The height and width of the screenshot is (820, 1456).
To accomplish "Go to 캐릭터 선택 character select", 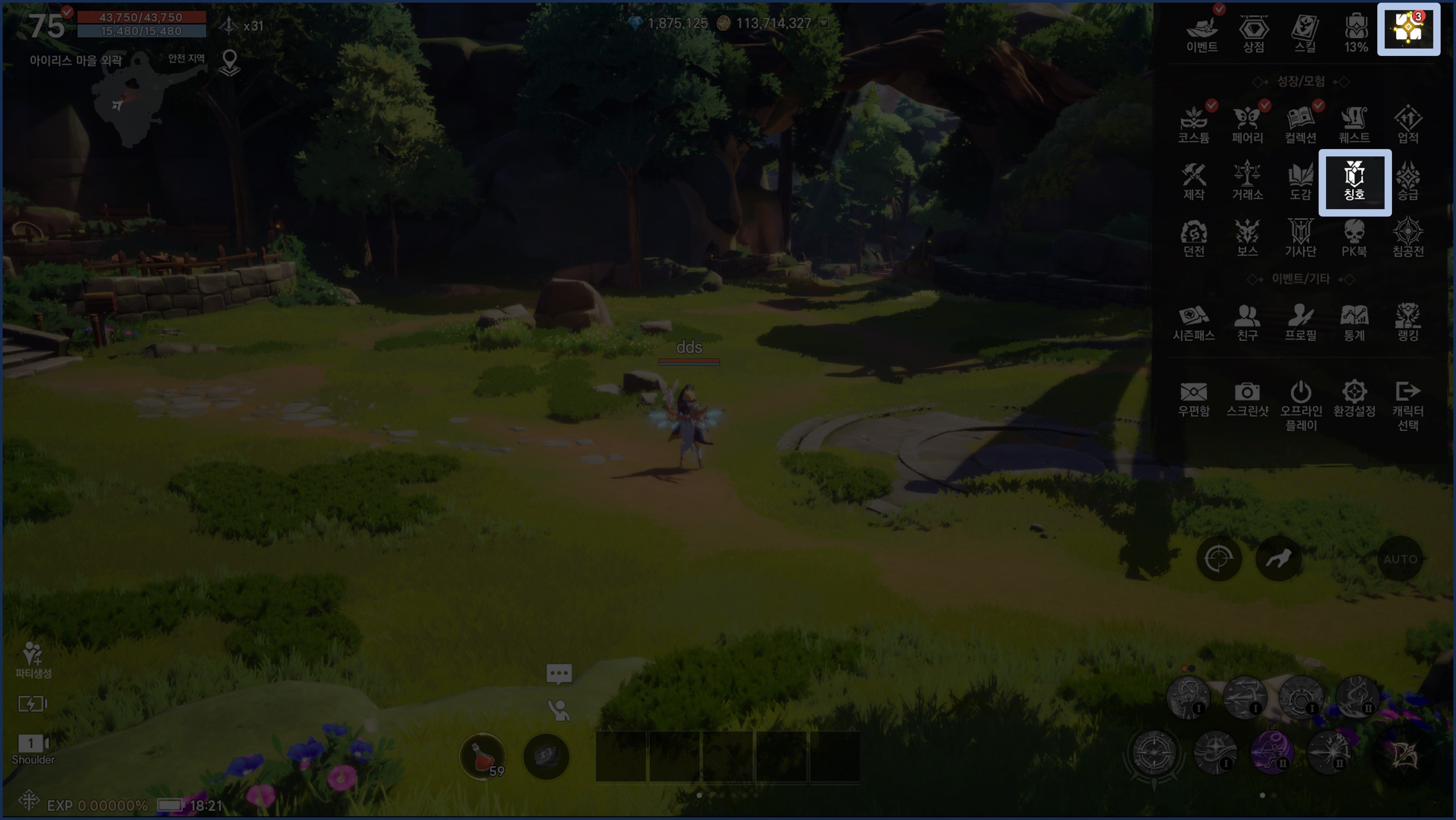I will pyautogui.click(x=1407, y=405).
